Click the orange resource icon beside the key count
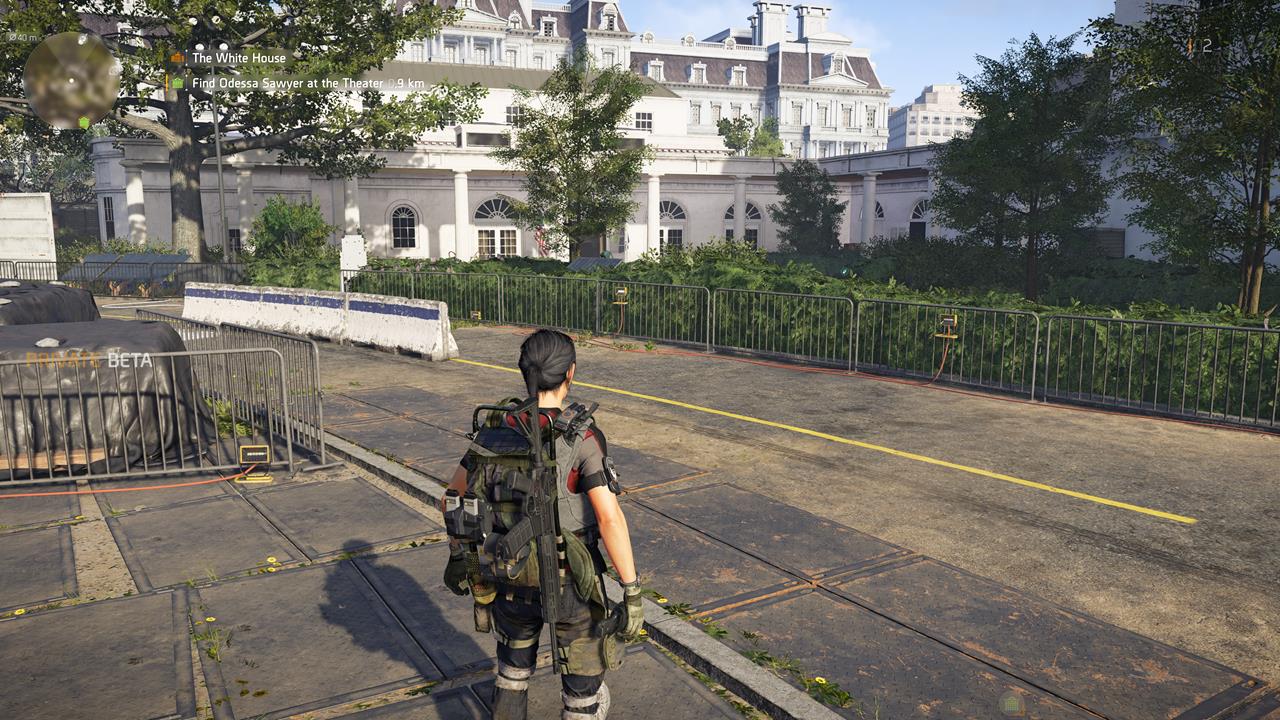Screen dimensions: 1280x720 (1190, 45)
